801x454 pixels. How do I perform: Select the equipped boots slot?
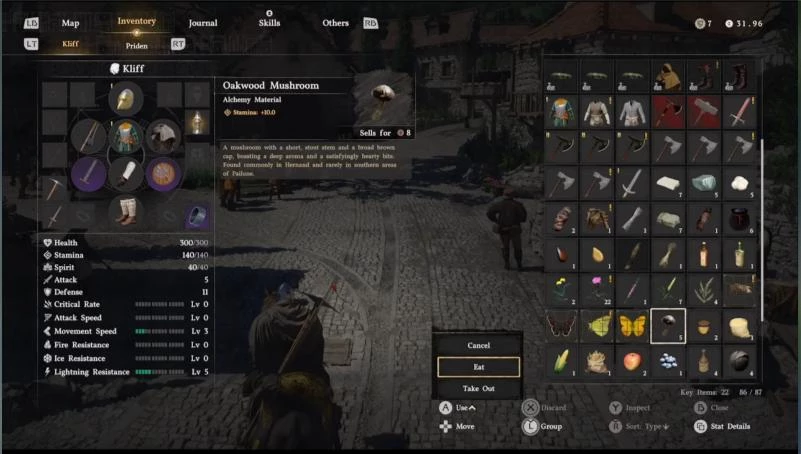coord(126,210)
